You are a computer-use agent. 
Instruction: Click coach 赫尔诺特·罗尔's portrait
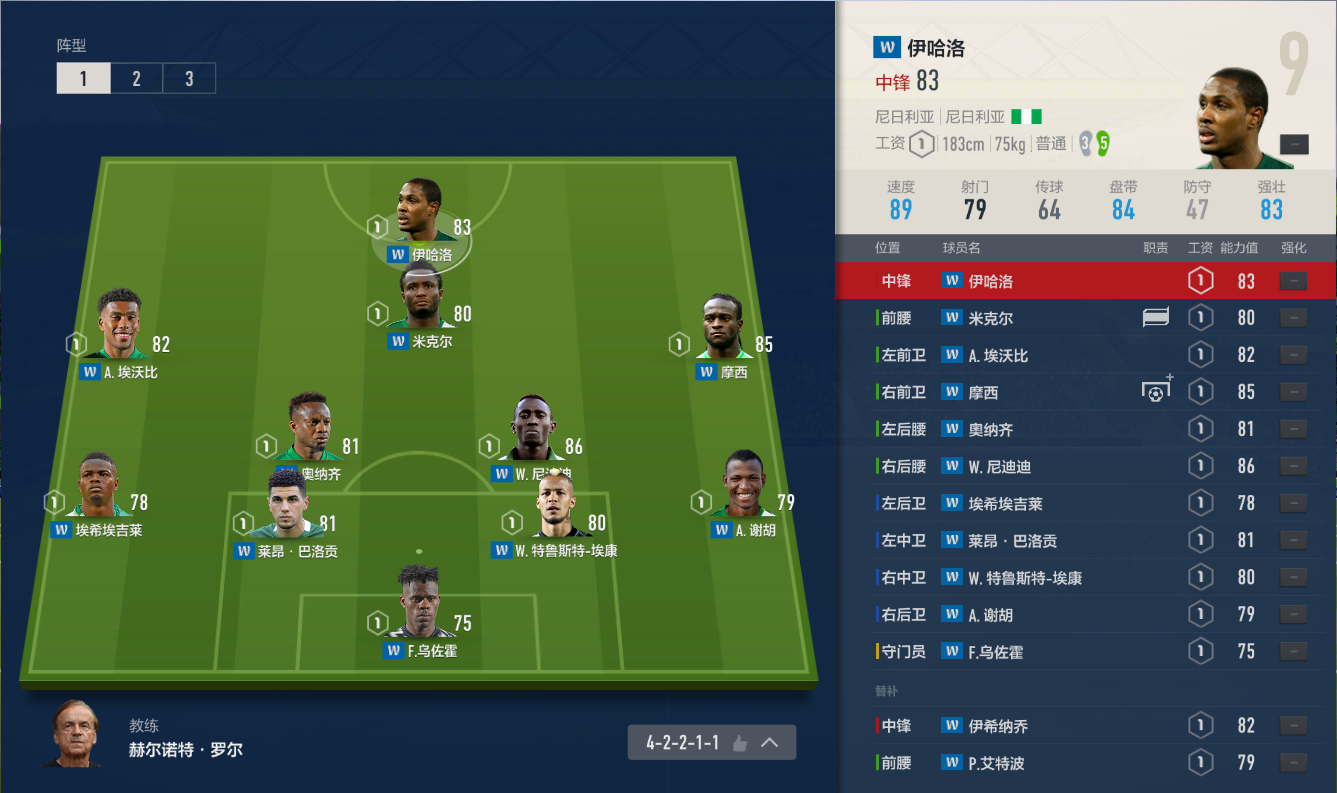75,735
